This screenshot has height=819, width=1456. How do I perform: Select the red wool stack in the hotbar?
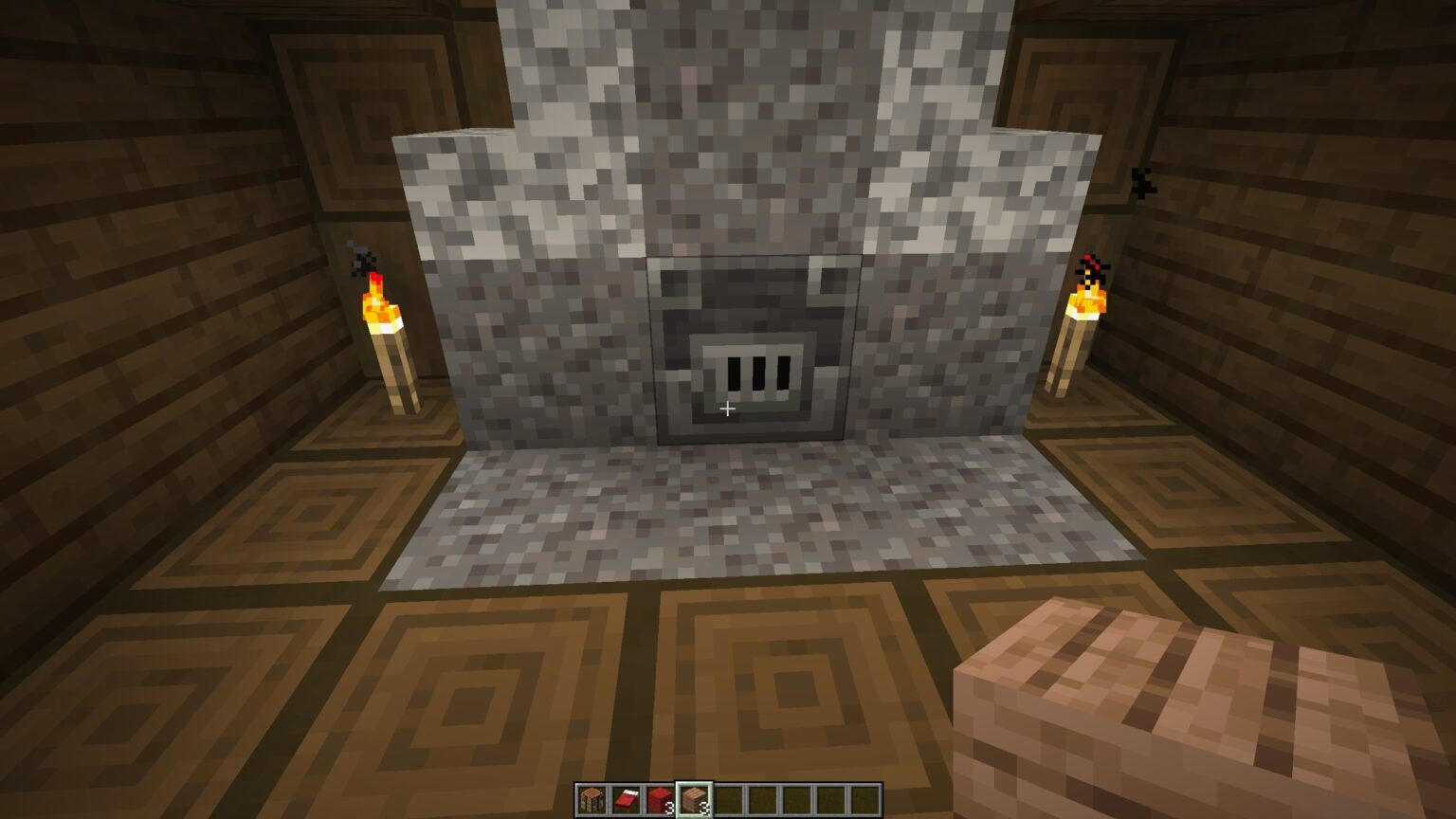660,799
